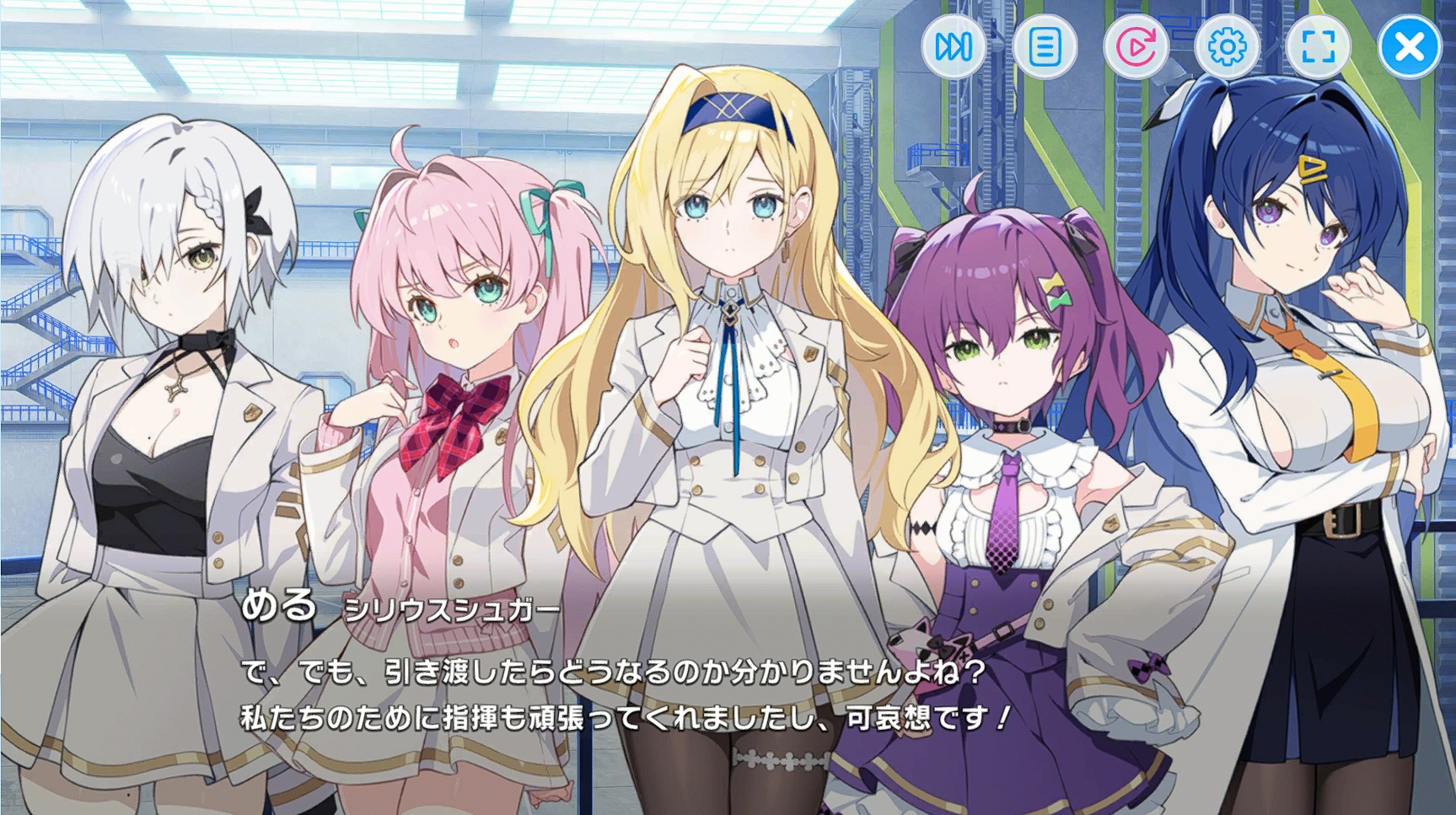The width and height of the screenshot is (1456, 815).
Task: Click the document-style text log icon
Action: 1045,48
